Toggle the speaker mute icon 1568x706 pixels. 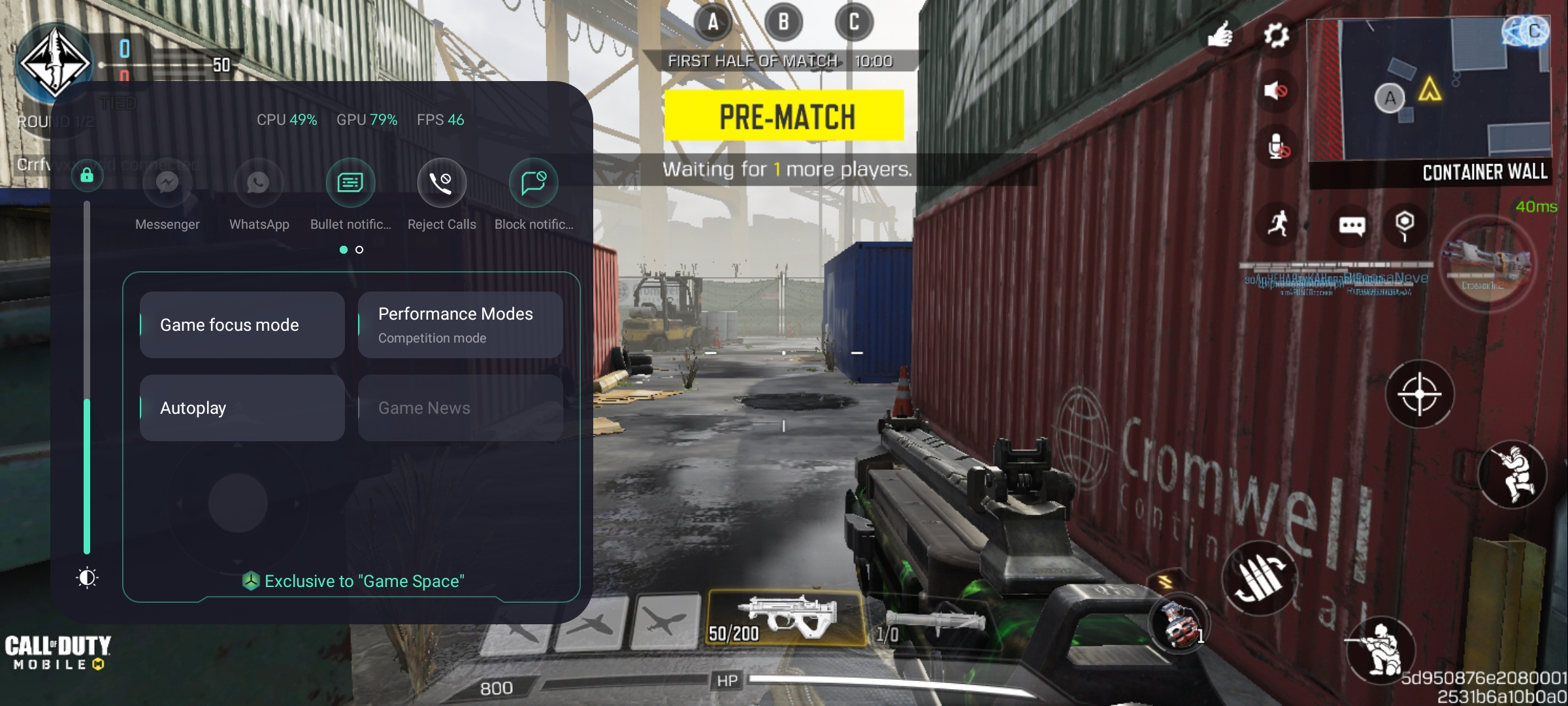[1275, 90]
